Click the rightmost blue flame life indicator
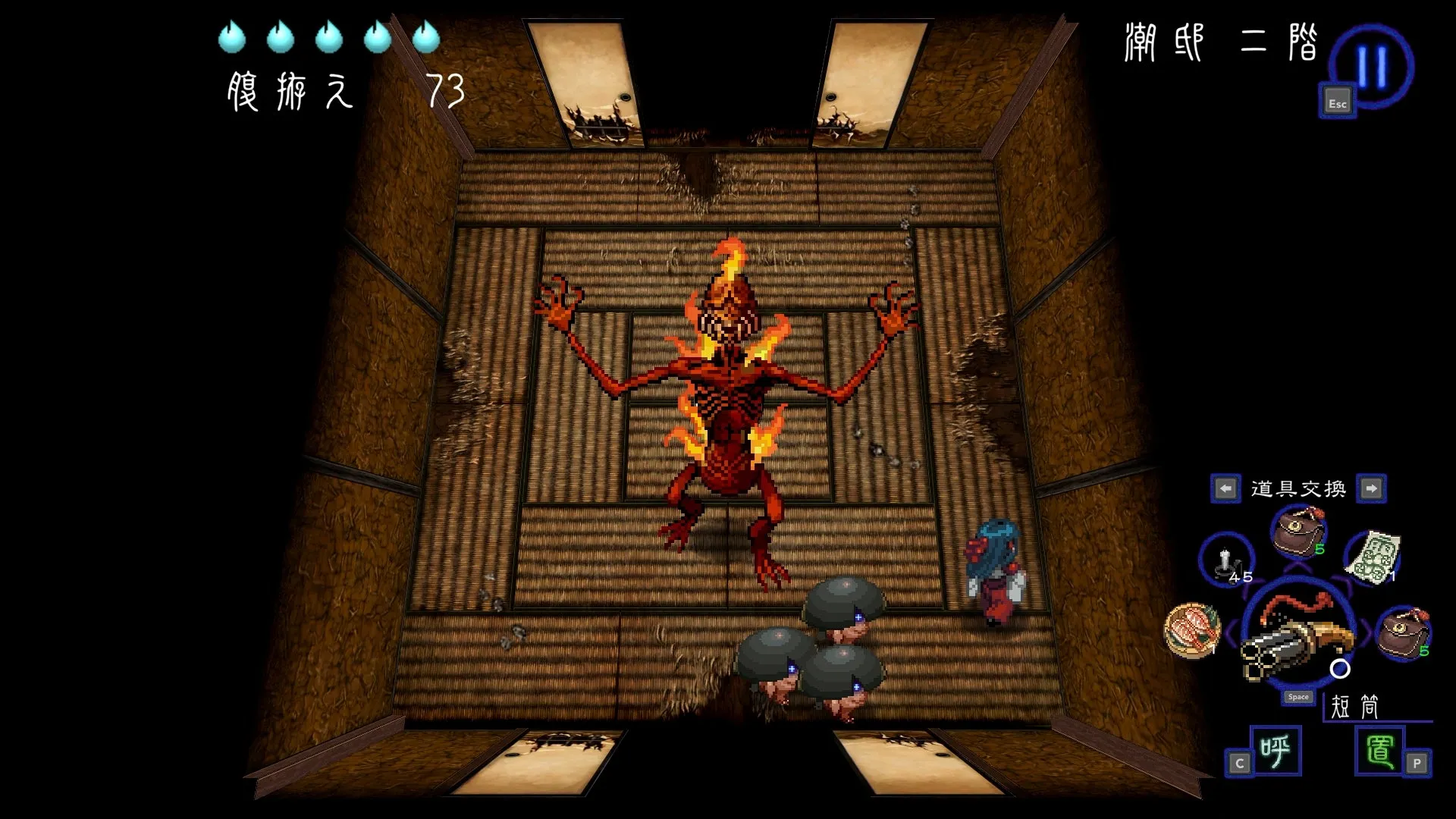 (425, 36)
